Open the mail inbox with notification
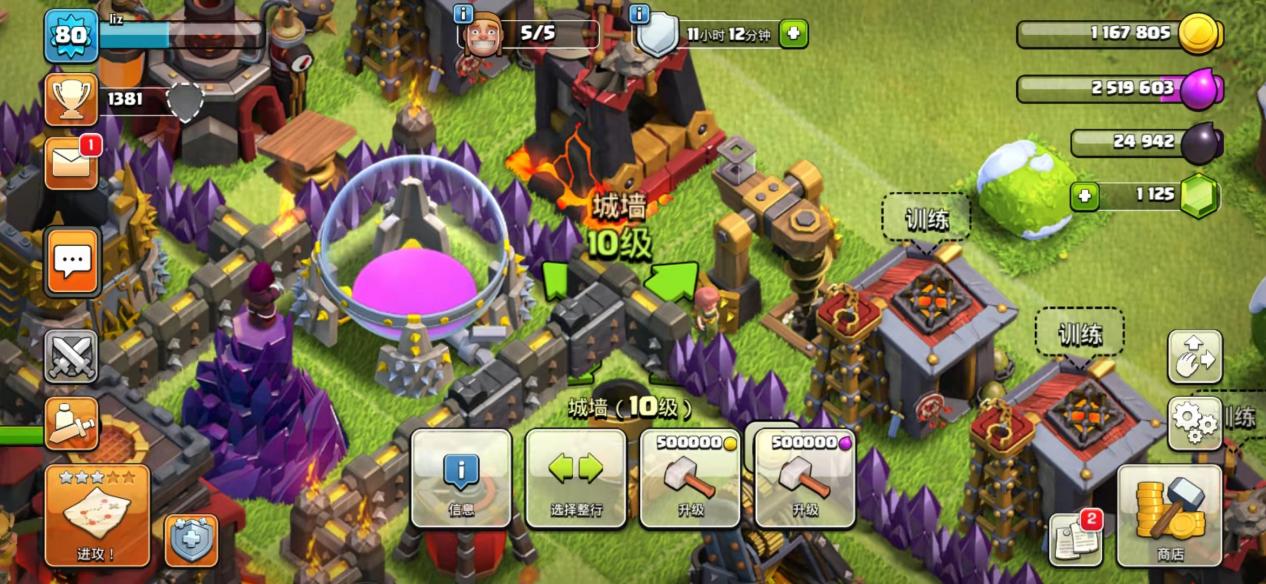 tap(71, 163)
